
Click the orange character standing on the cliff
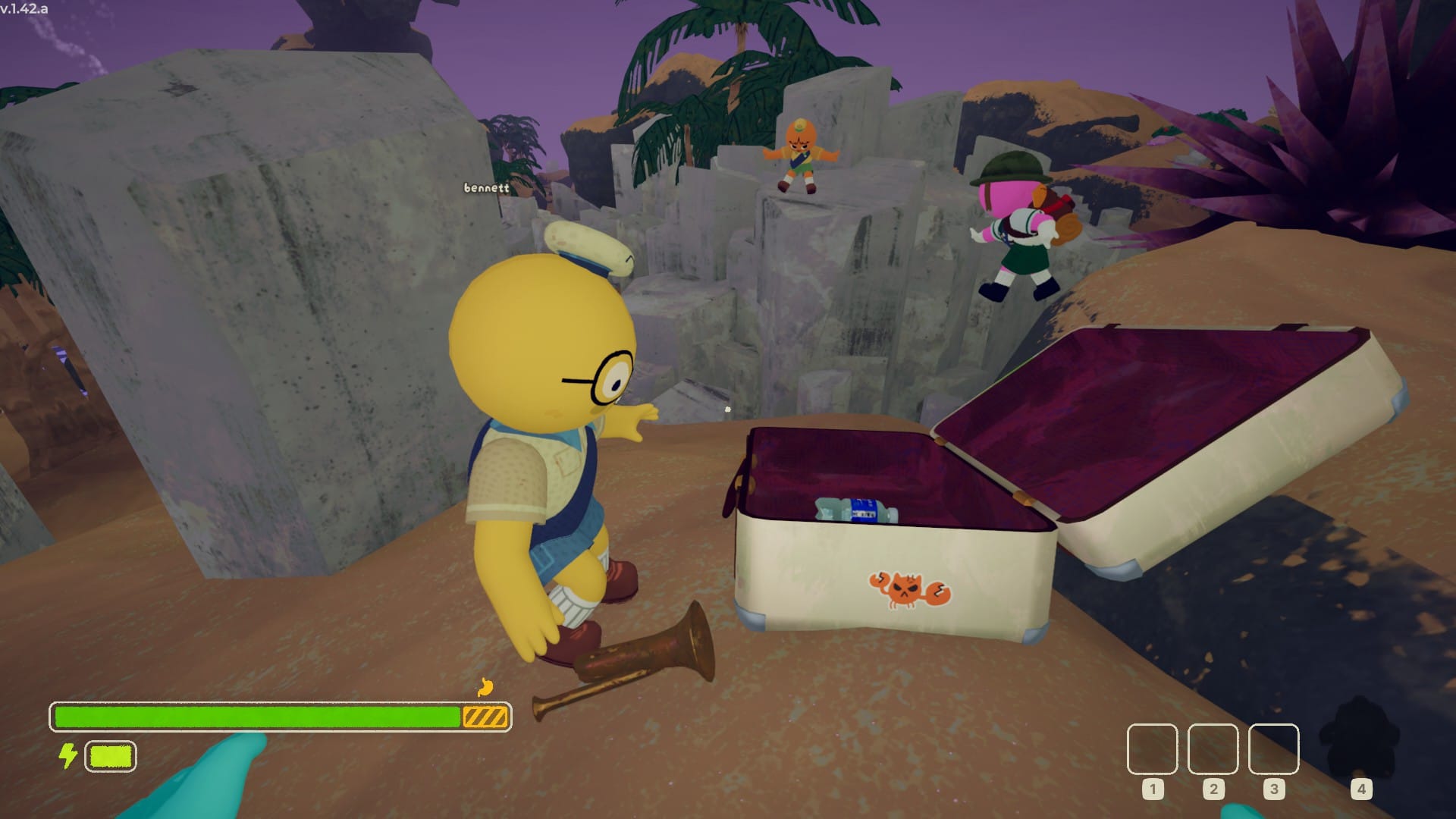pos(800,155)
